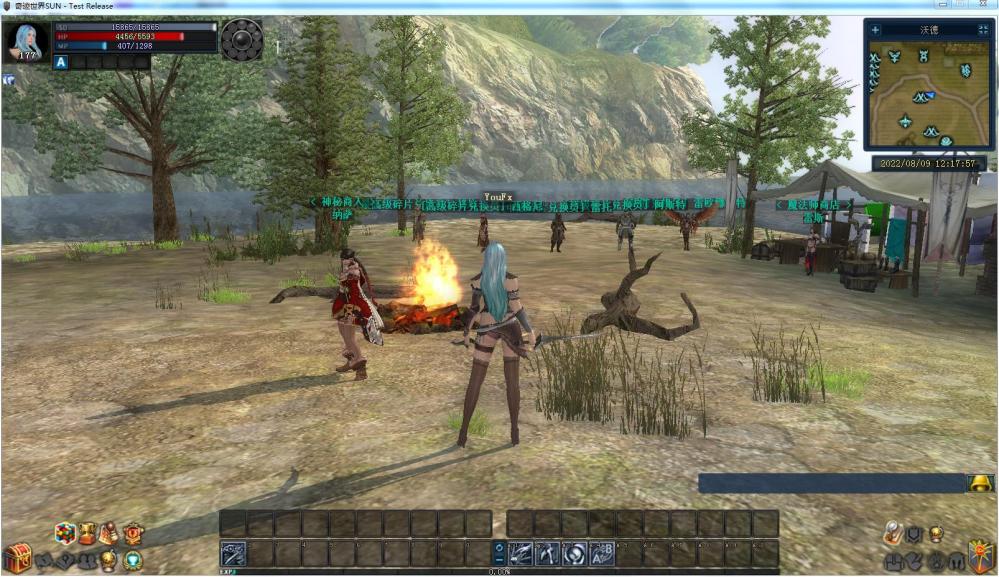Click the golden bell notification icon
999x577 pixels.
[x=980, y=484]
